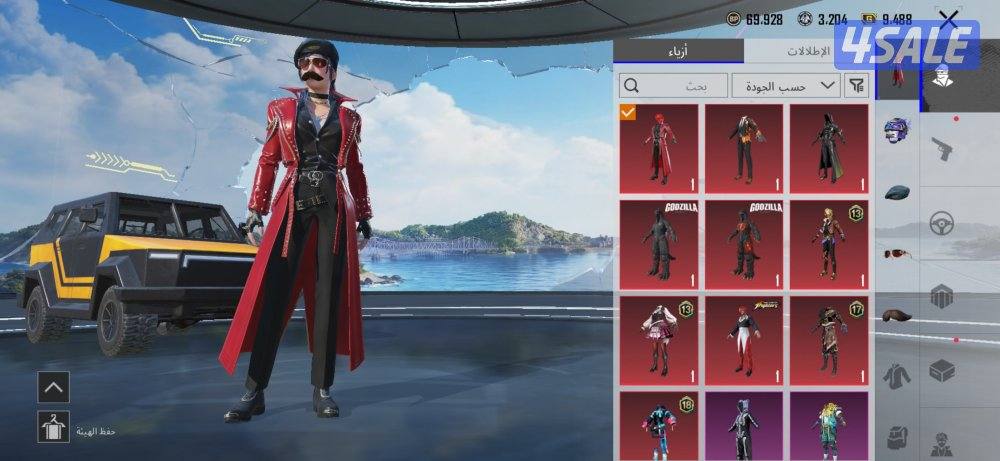Screen dimensions: 1000x461
Task: Select the beret headwear slot
Action: (897, 191)
